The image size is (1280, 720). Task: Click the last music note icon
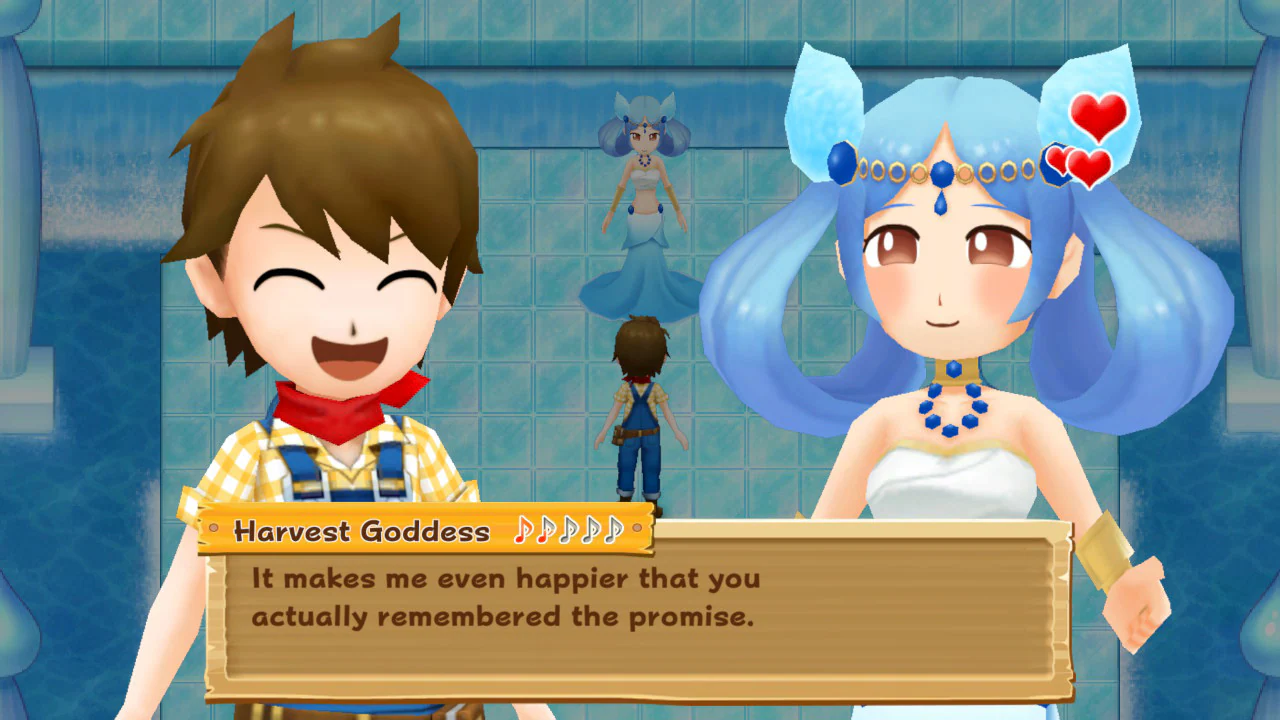pyautogui.click(x=613, y=530)
